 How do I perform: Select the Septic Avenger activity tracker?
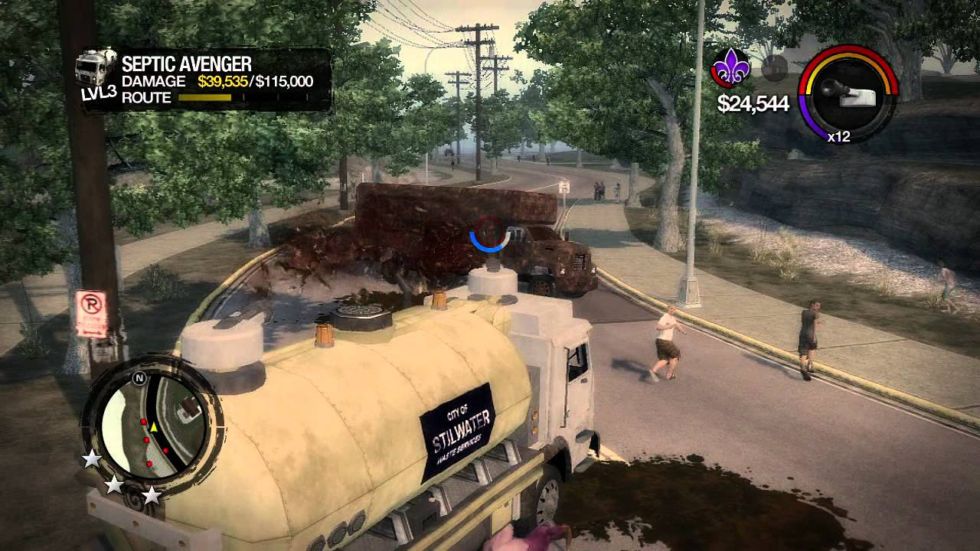[204, 79]
